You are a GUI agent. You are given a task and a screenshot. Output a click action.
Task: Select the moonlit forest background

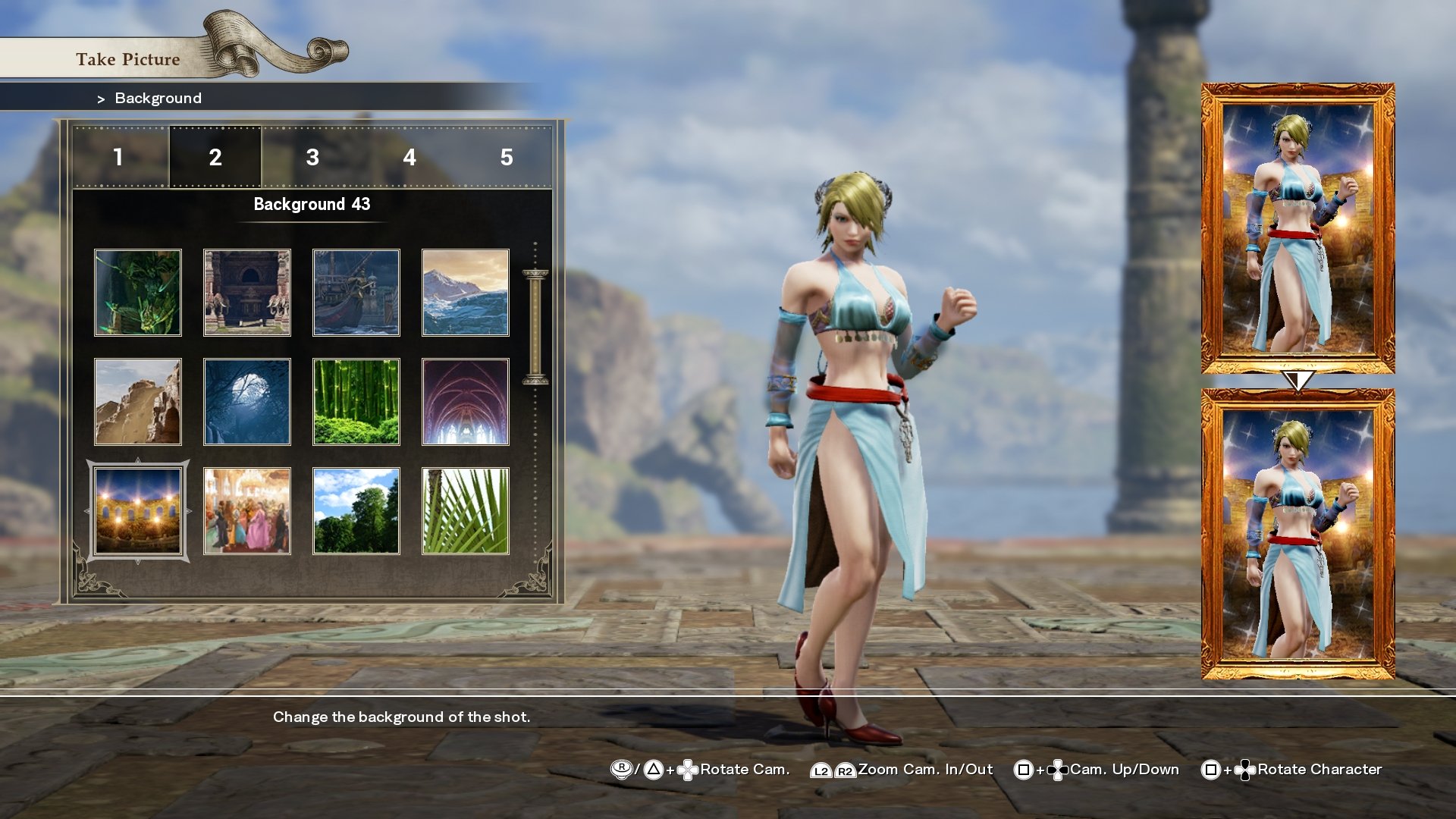coord(246,401)
